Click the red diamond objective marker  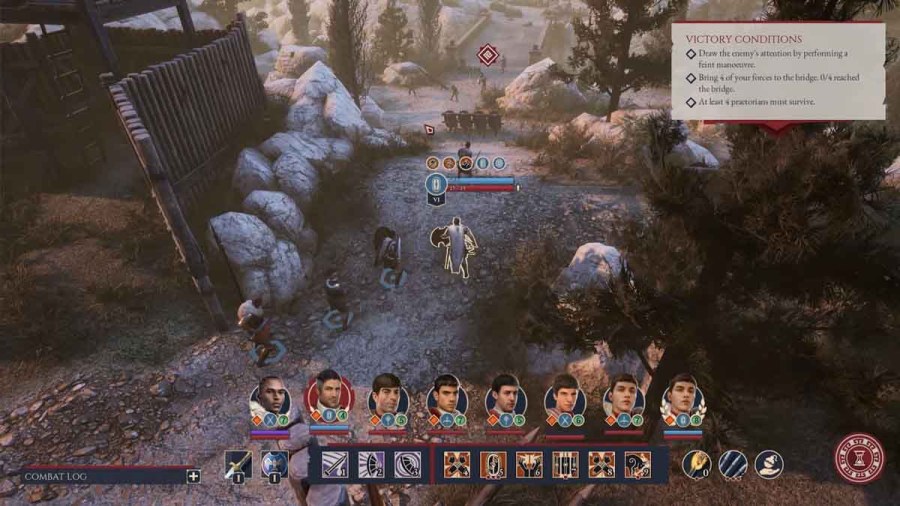click(x=487, y=56)
